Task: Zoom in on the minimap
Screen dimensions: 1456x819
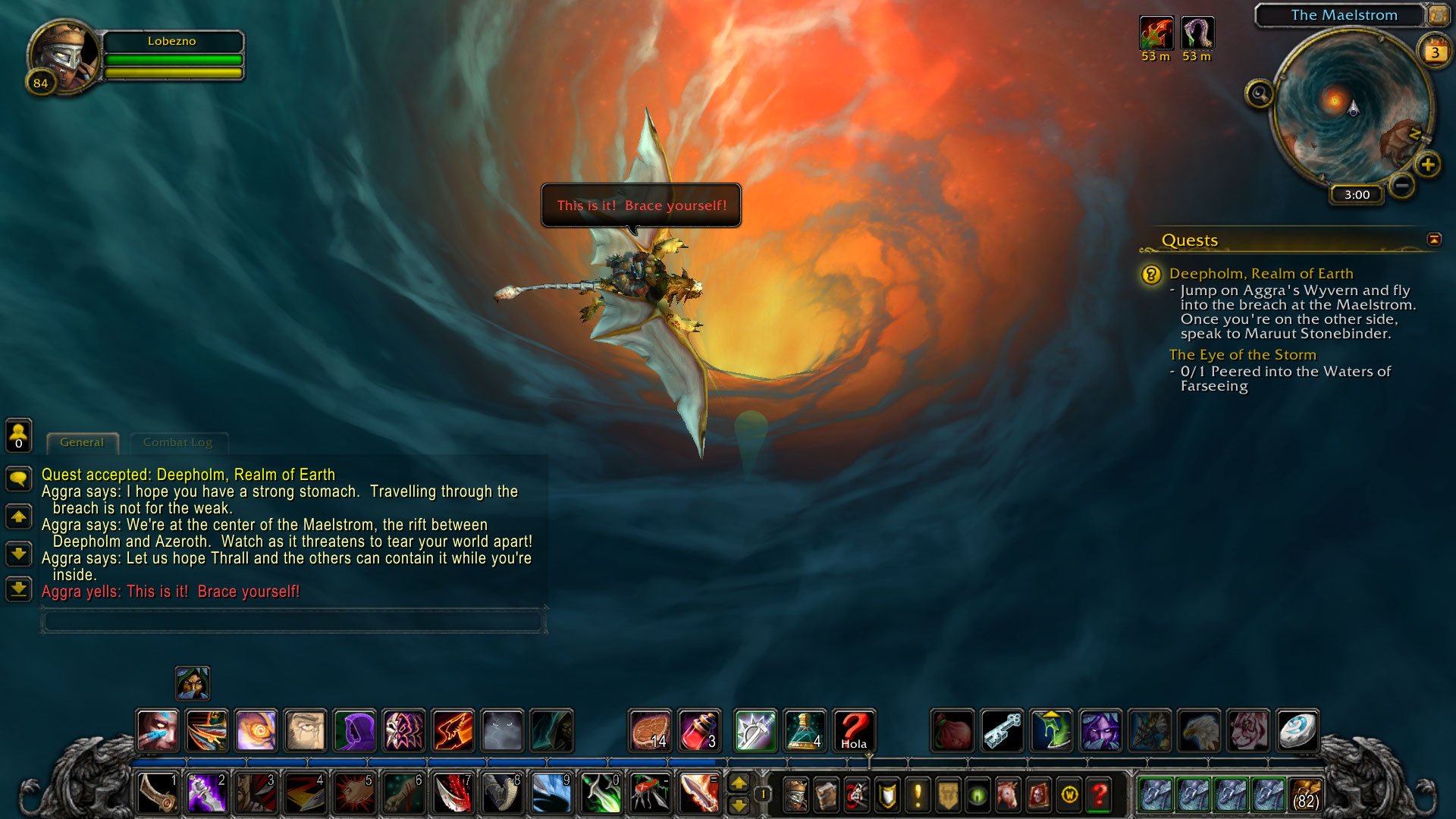Action: [x=1428, y=165]
